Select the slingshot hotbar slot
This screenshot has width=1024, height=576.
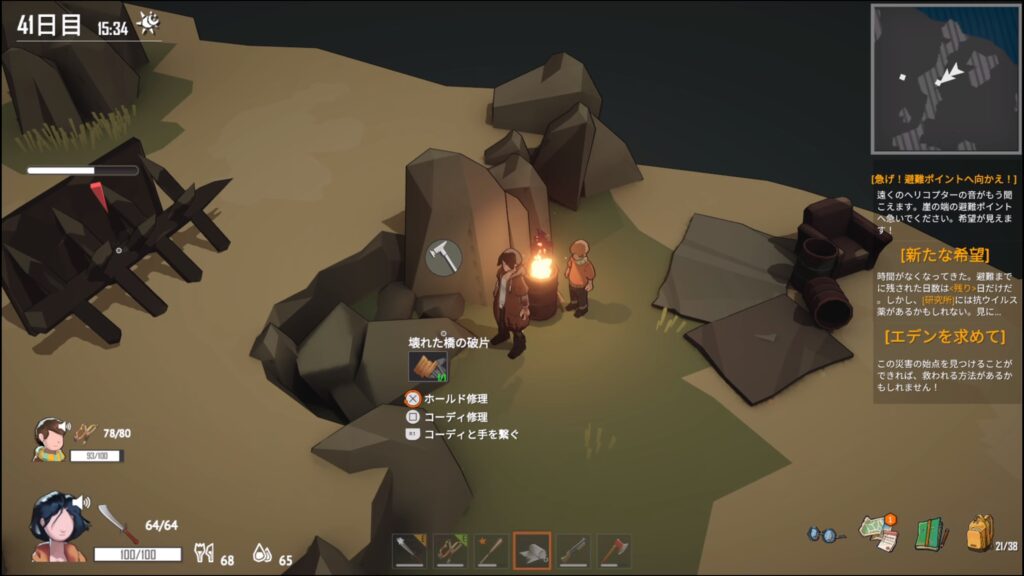click(x=450, y=549)
